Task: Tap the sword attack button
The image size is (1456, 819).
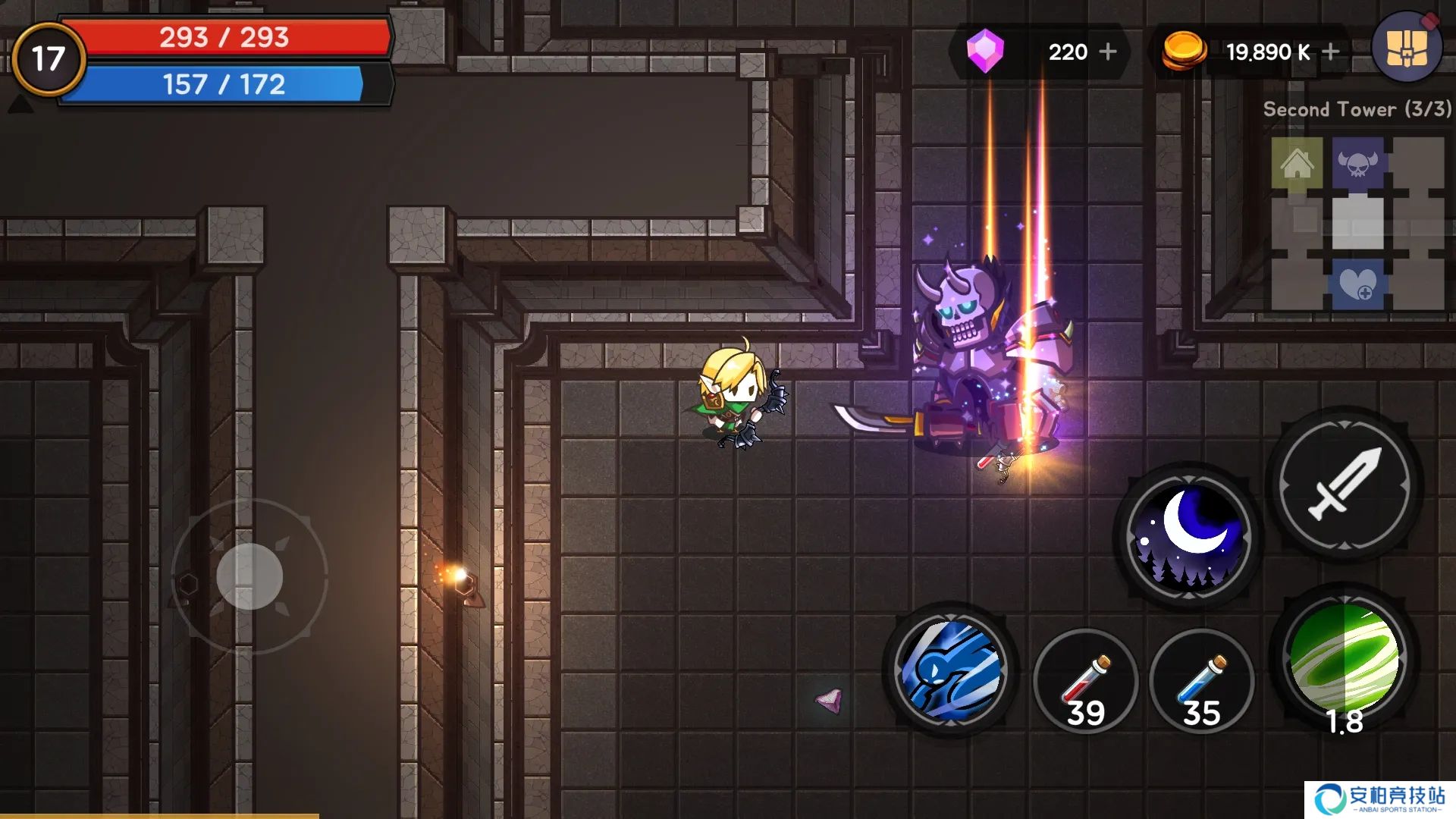Action: click(x=1344, y=485)
